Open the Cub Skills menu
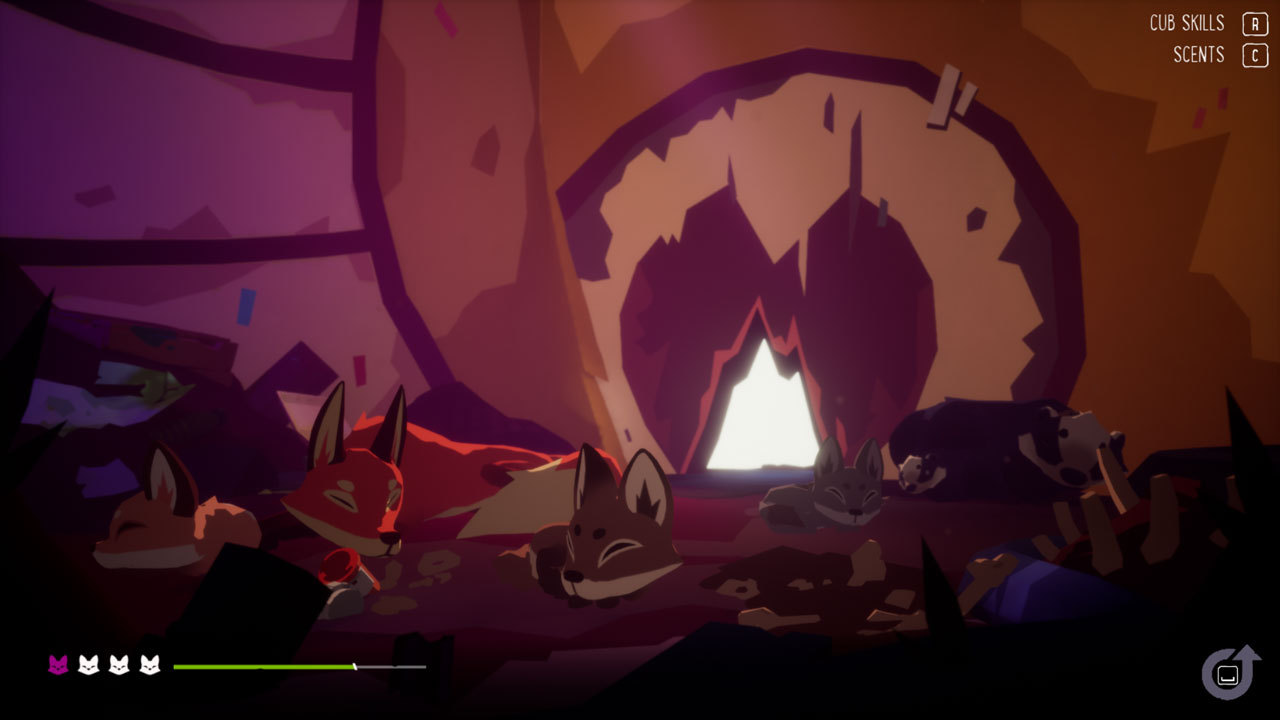The width and height of the screenshot is (1280, 720). 1186,23
